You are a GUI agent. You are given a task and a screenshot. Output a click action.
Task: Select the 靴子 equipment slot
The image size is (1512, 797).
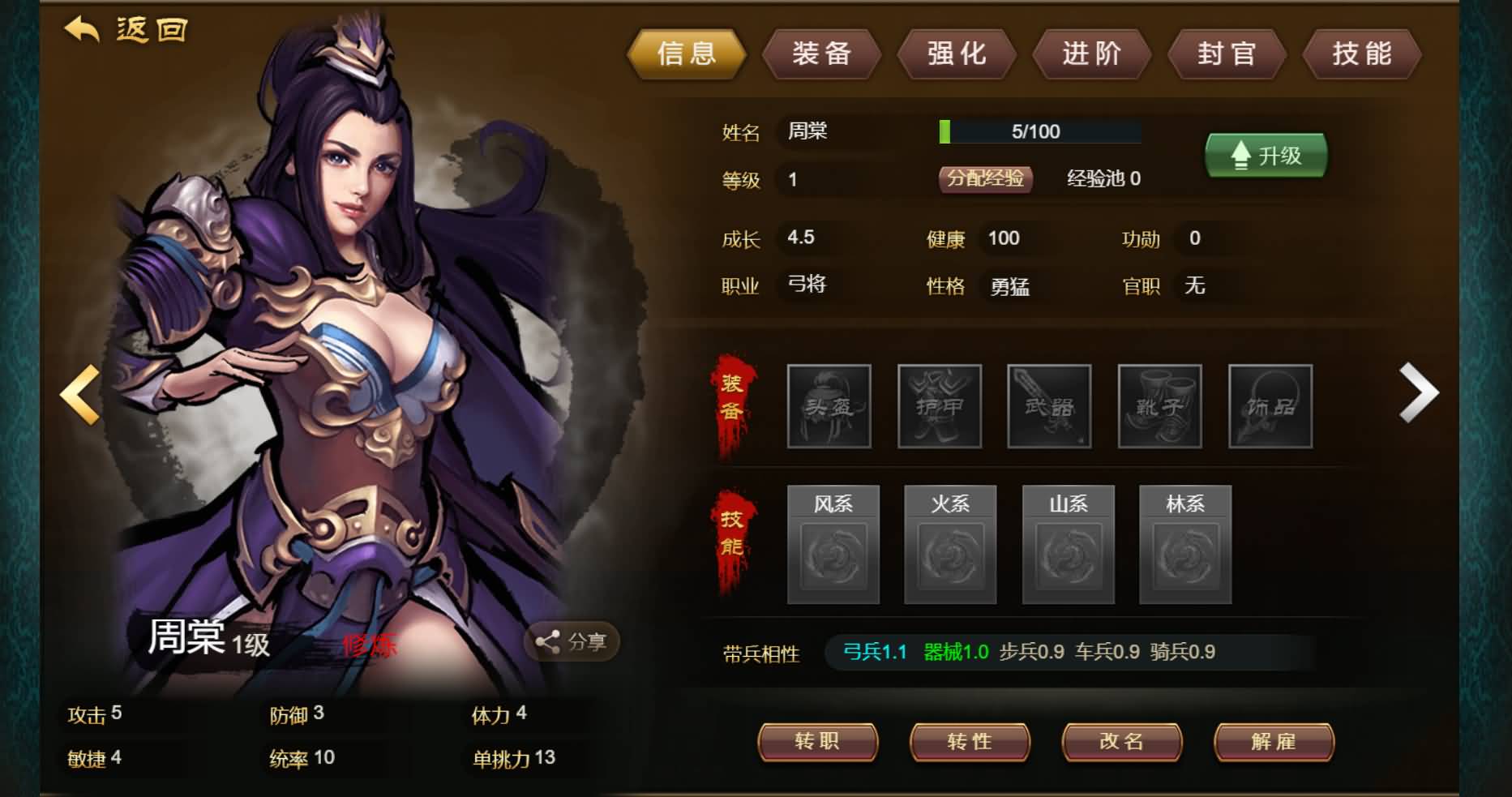1159,406
